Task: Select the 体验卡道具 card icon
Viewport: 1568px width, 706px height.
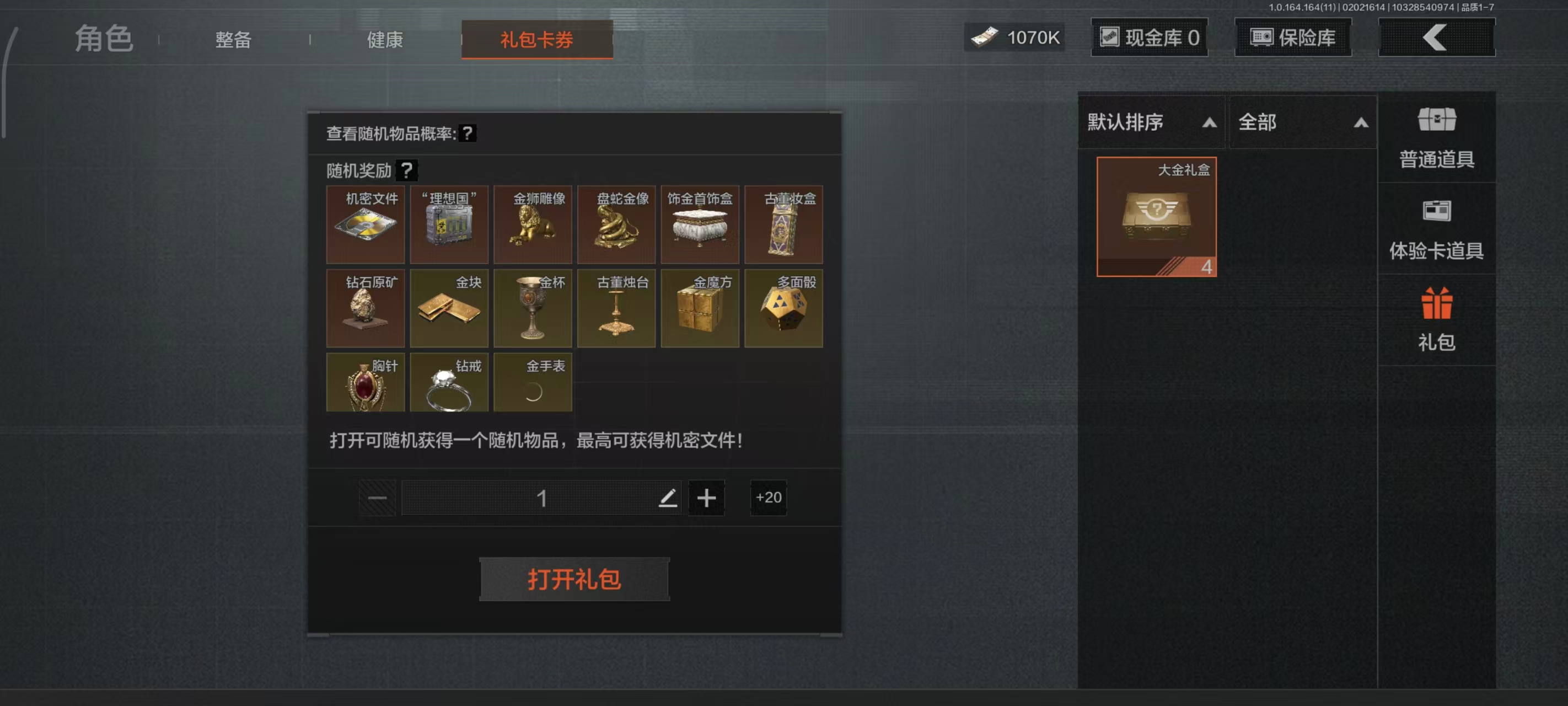Action: pyautogui.click(x=1437, y=226)
